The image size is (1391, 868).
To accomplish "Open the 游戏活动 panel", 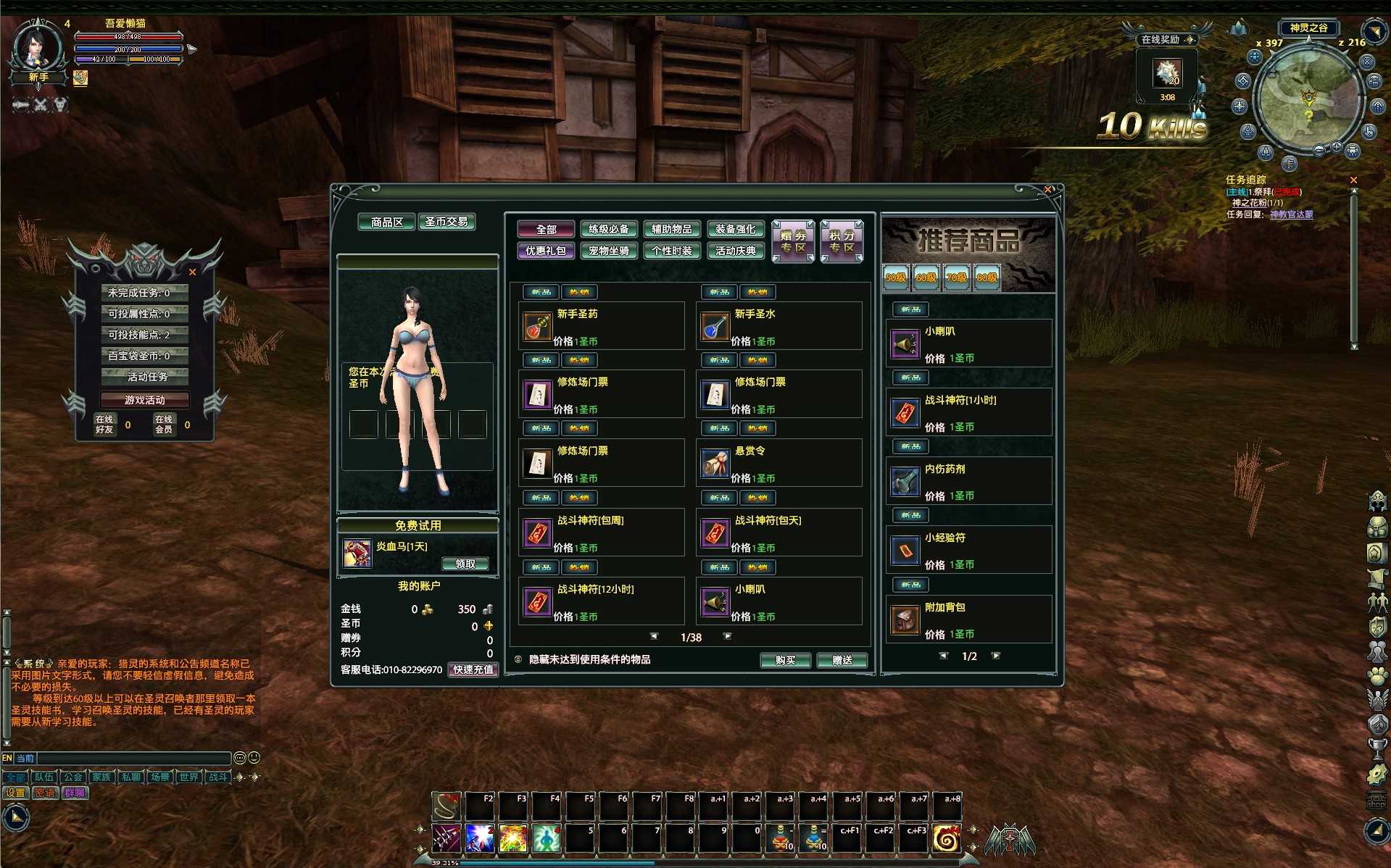I will (x=144, y=400).
